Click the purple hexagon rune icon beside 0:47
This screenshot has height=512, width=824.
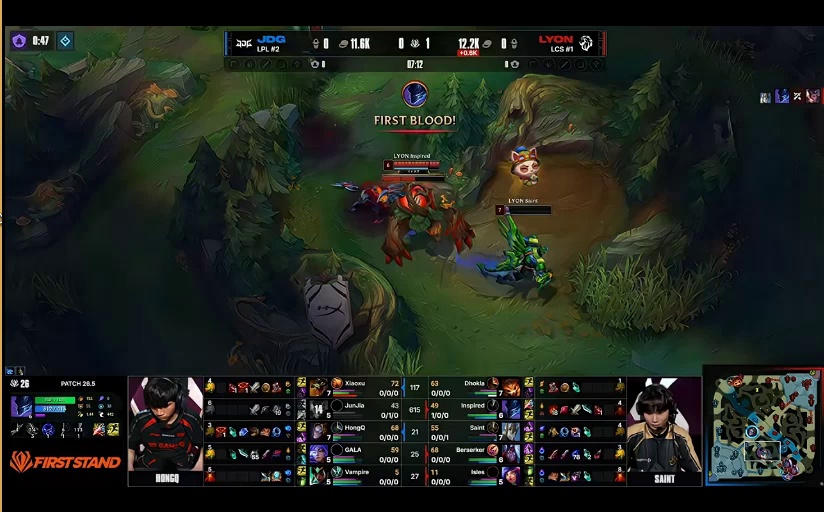tap(18, 41)
